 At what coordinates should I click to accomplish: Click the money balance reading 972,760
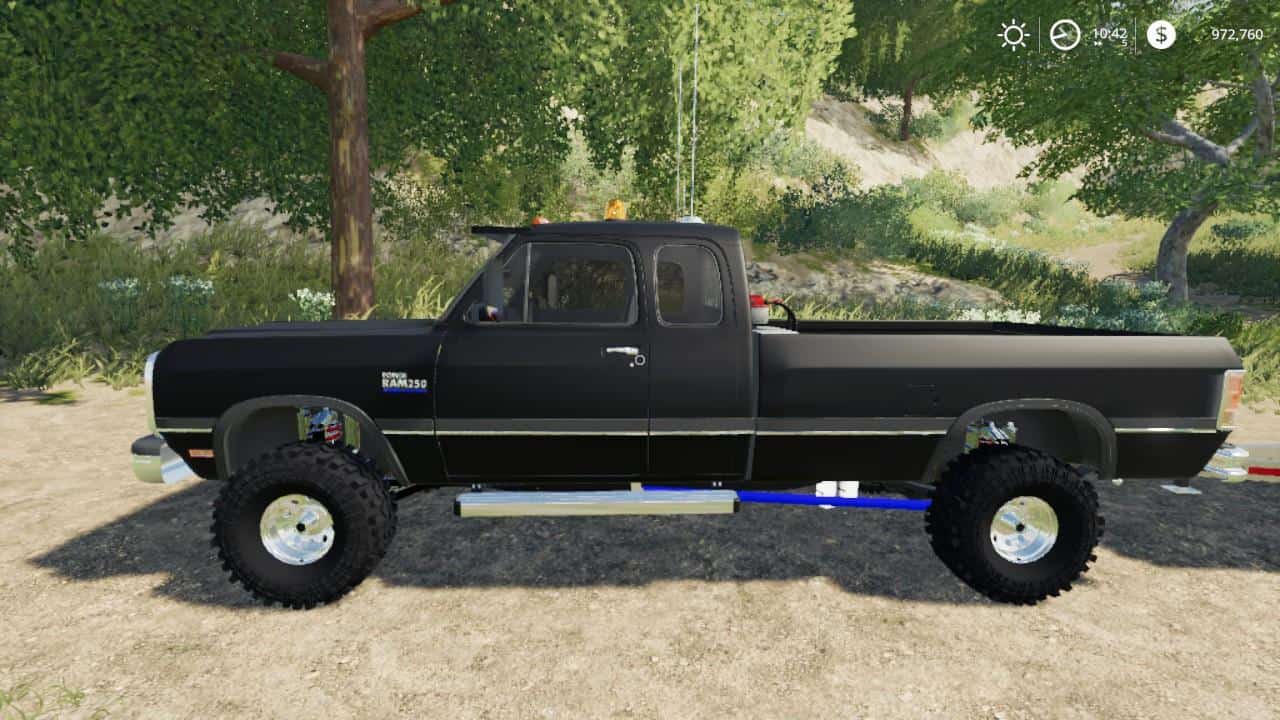pos(1238,34)
